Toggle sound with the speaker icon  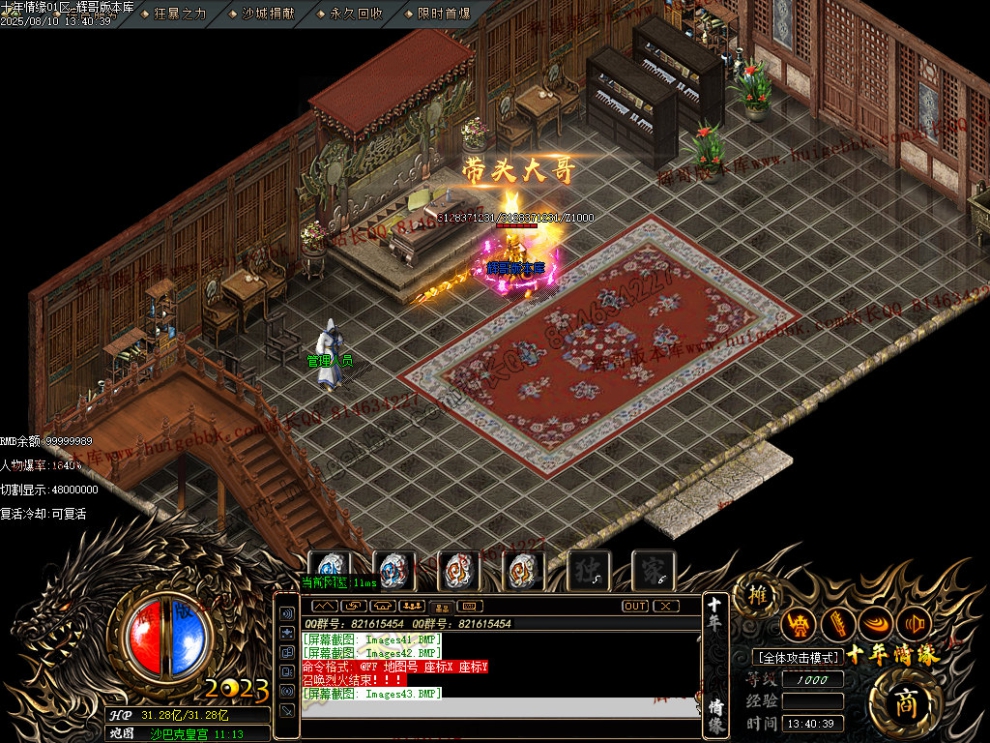914,624
